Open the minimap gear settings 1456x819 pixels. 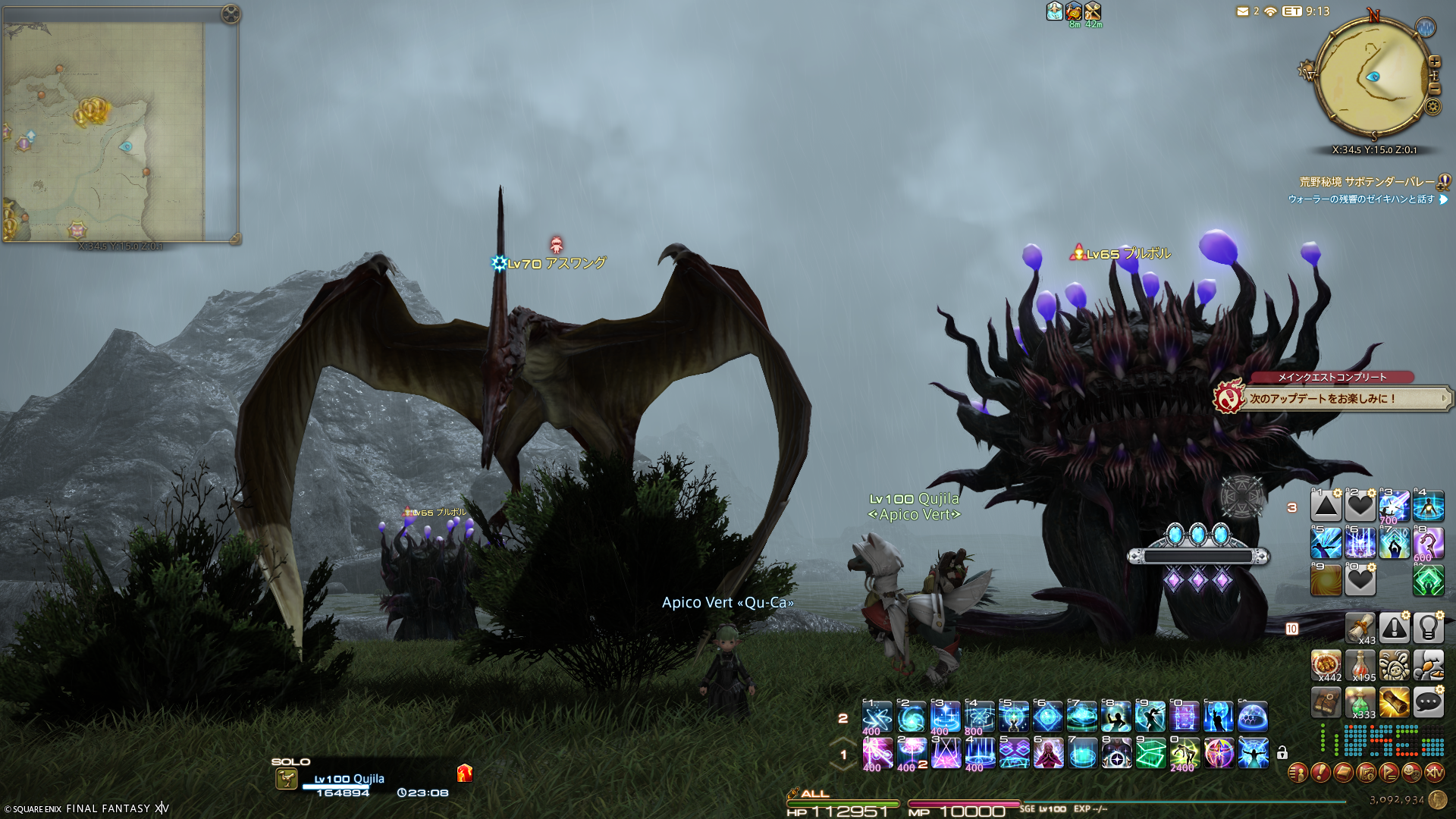1432,106
